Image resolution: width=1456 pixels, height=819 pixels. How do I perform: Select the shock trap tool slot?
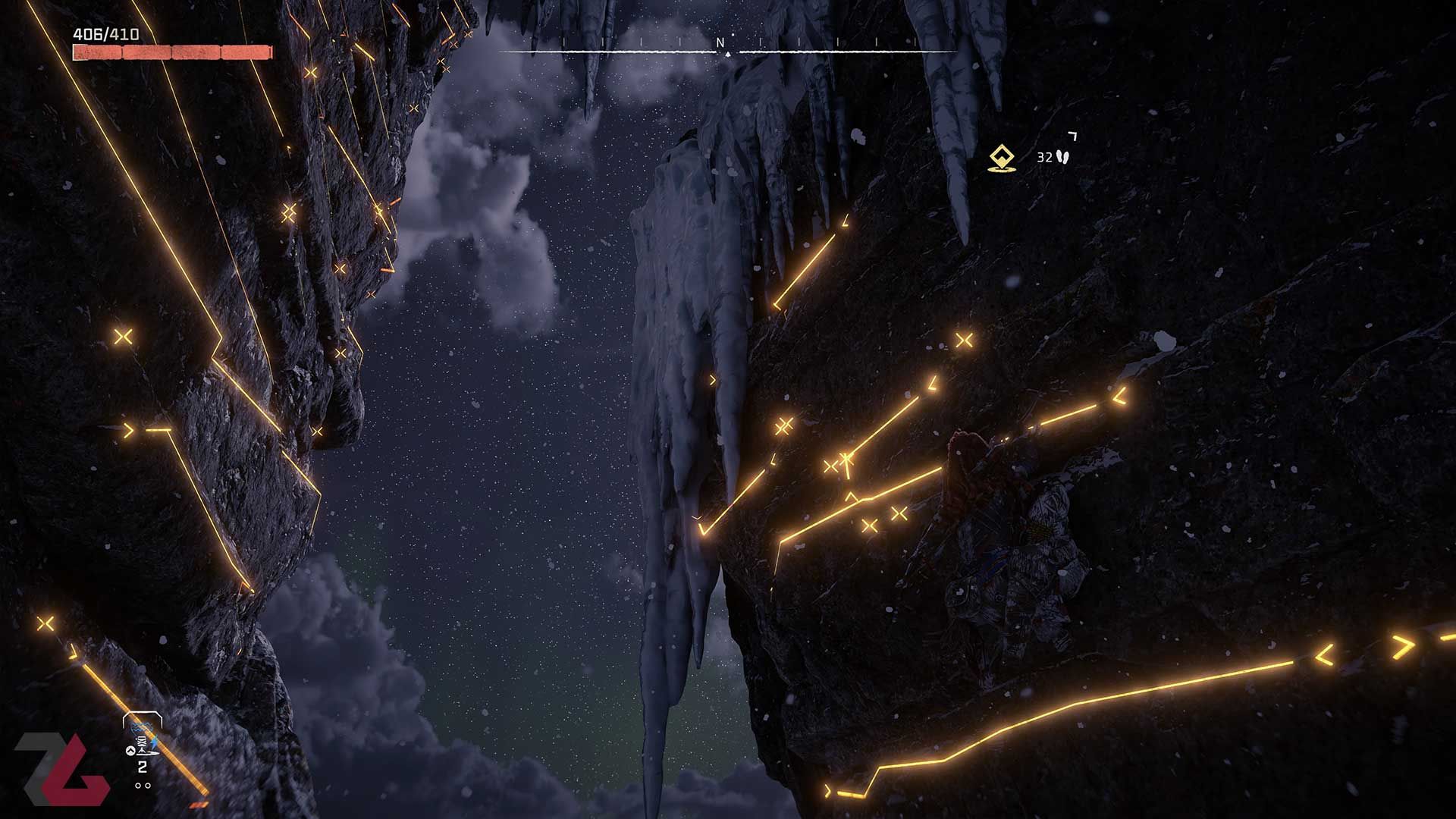pyautogui.click(x=142, y=738)
